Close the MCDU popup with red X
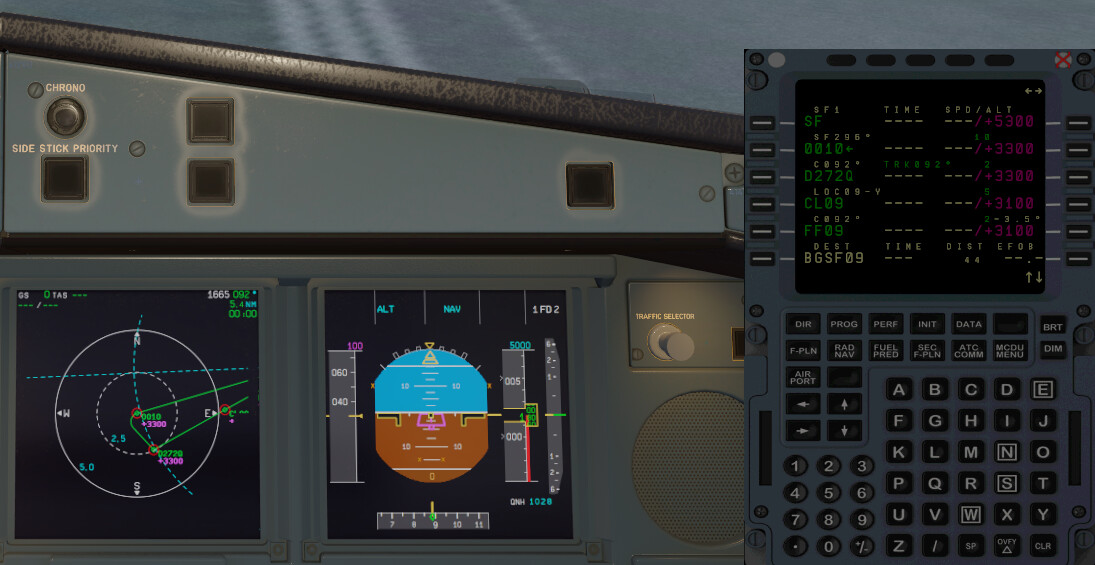Viewport: 1095px width, 565px height. 1063,59
